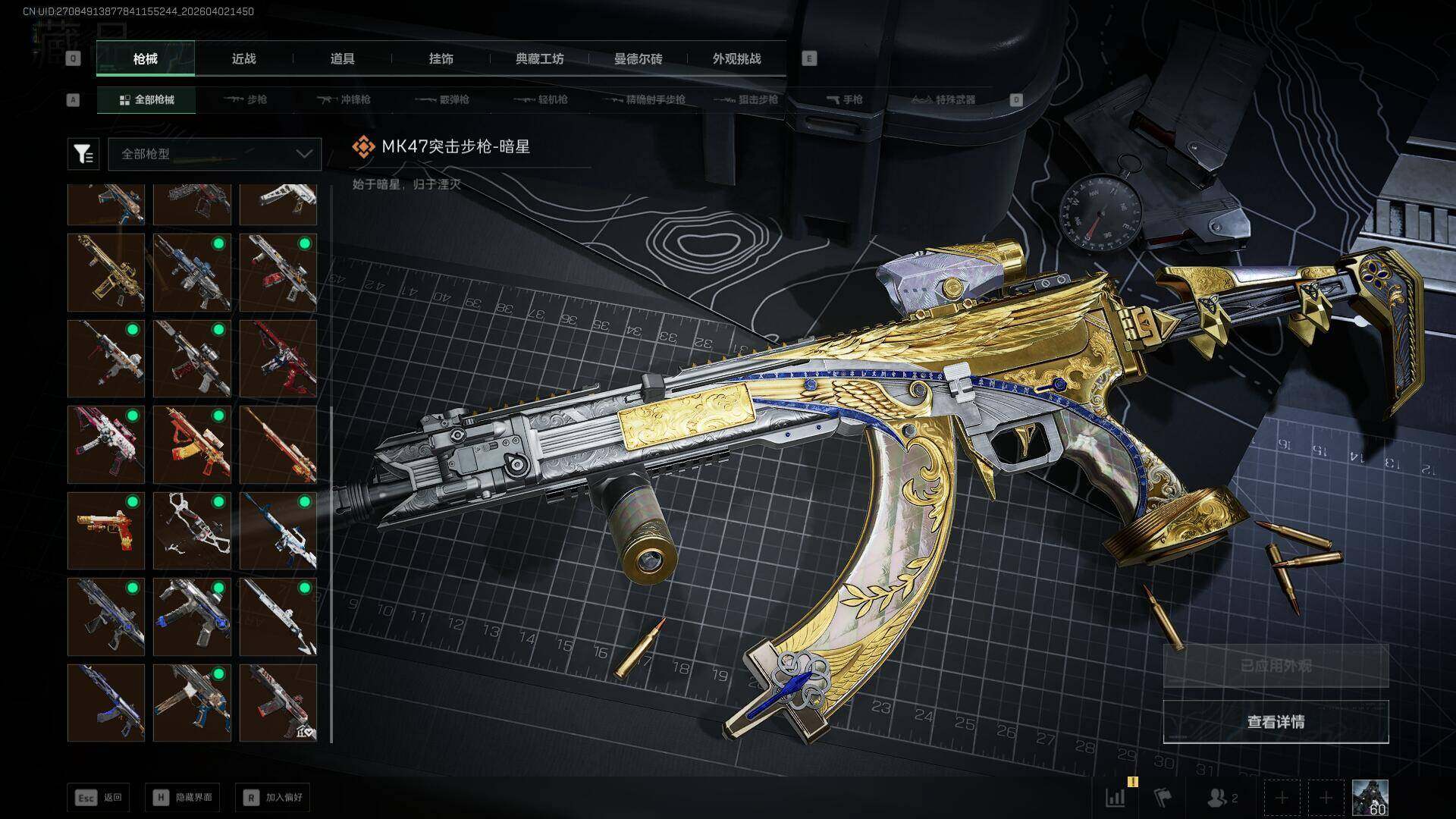Open the friends list icon
The height and width of the screenshot is (819, 1456).
(x=1221, y=798)
